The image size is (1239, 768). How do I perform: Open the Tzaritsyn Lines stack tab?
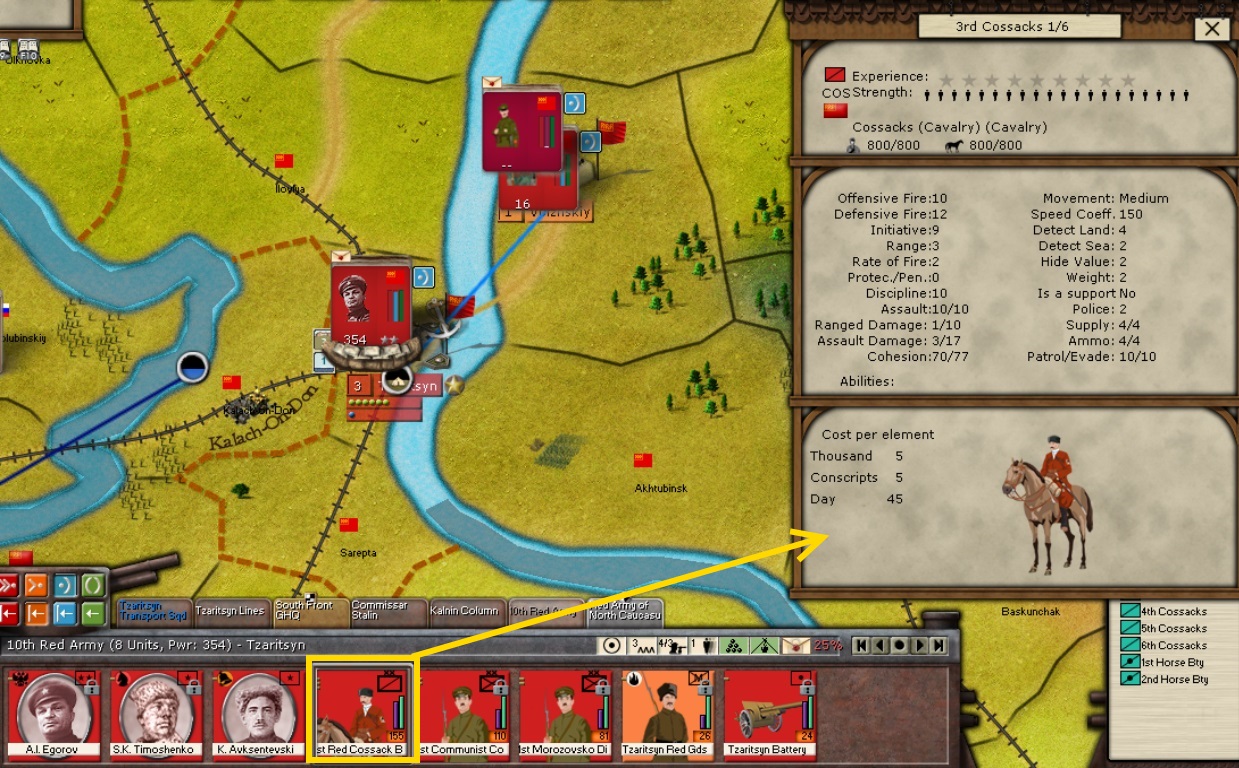pyautogui.click(x=230, y=611)
